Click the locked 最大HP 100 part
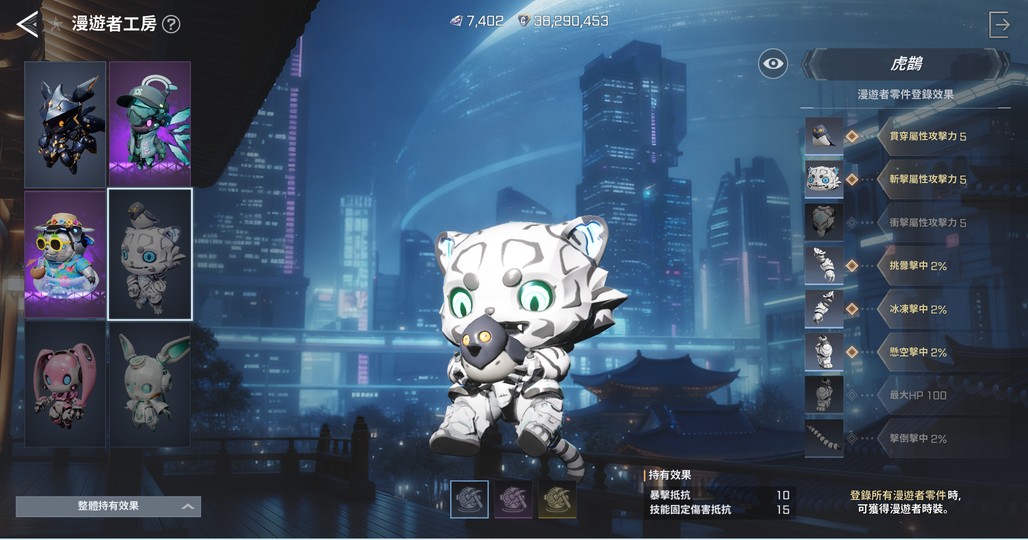This screenshot has width=1028, height=540. pyautogui.click(x=824, y=395)
